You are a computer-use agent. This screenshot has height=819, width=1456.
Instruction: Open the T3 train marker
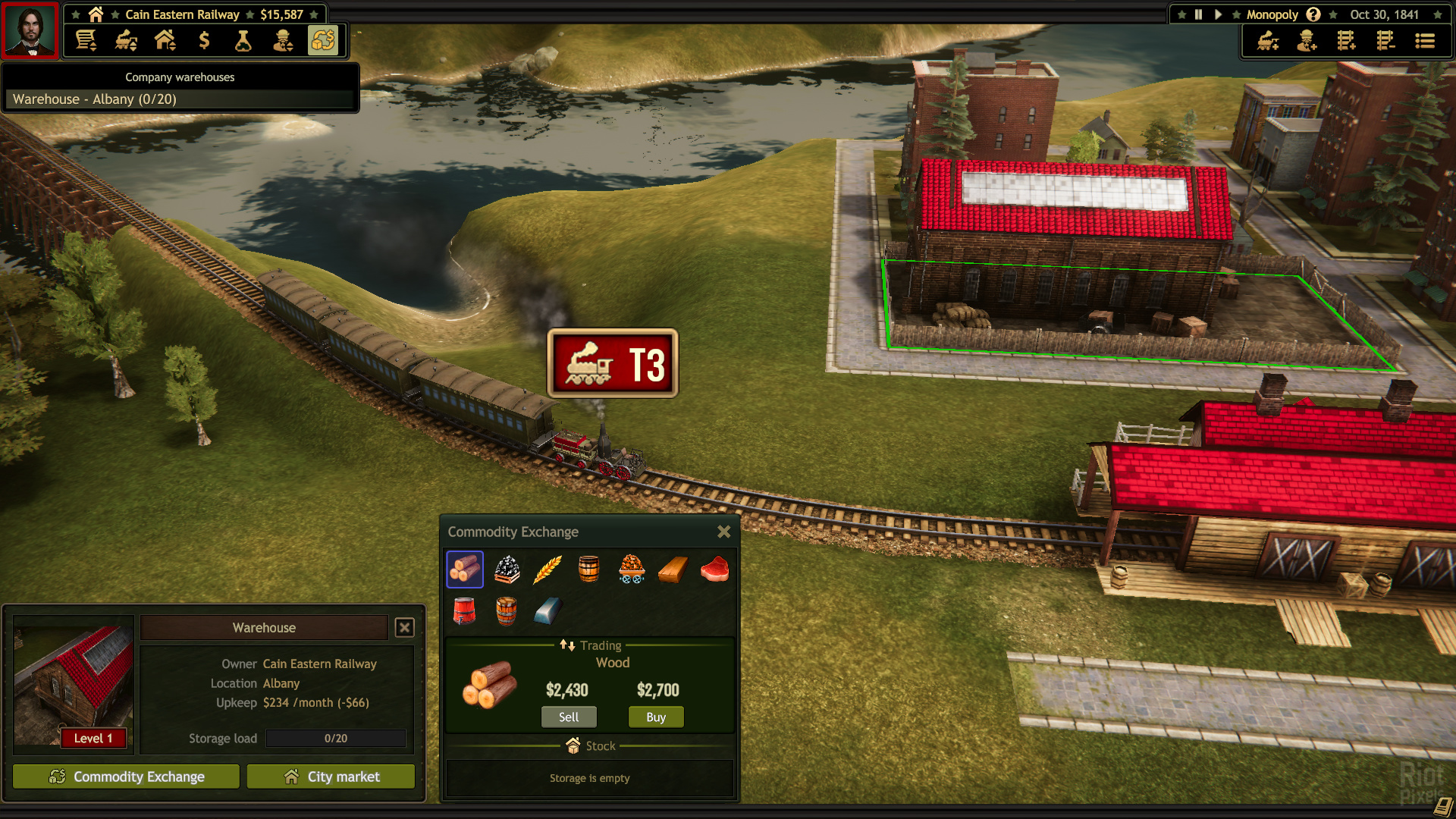point(613,363)
